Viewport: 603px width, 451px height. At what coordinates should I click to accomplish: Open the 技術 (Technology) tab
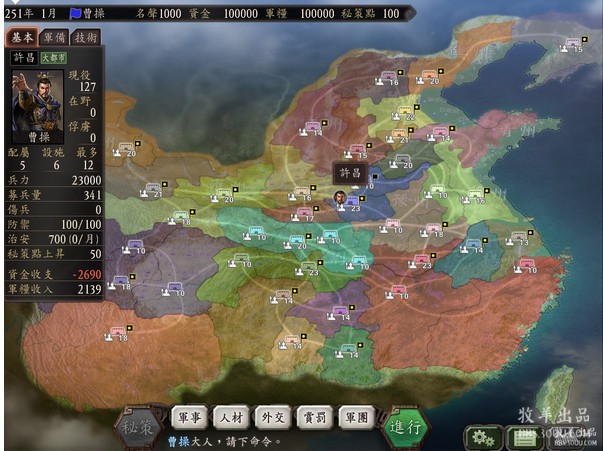tap(86, 37)
